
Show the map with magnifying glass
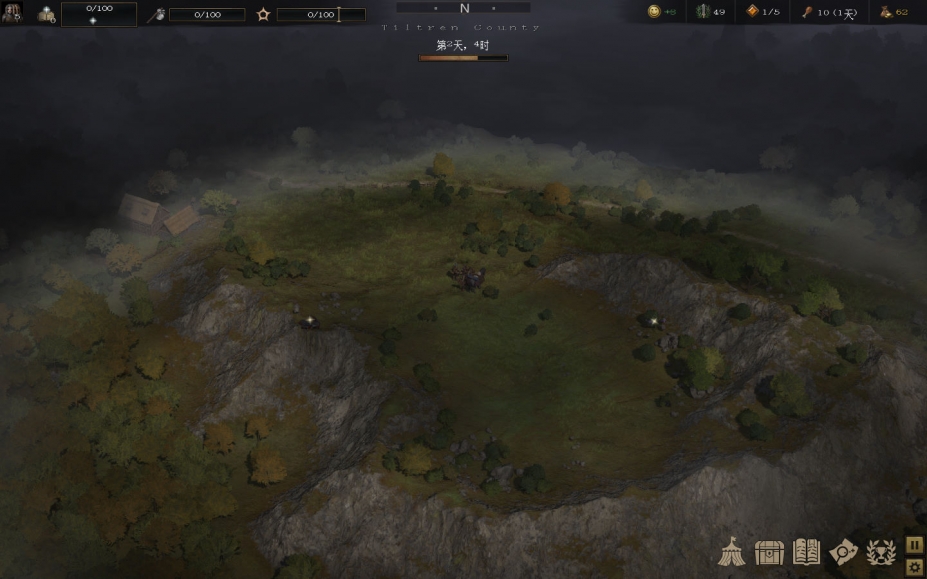(x=843, y=552)
